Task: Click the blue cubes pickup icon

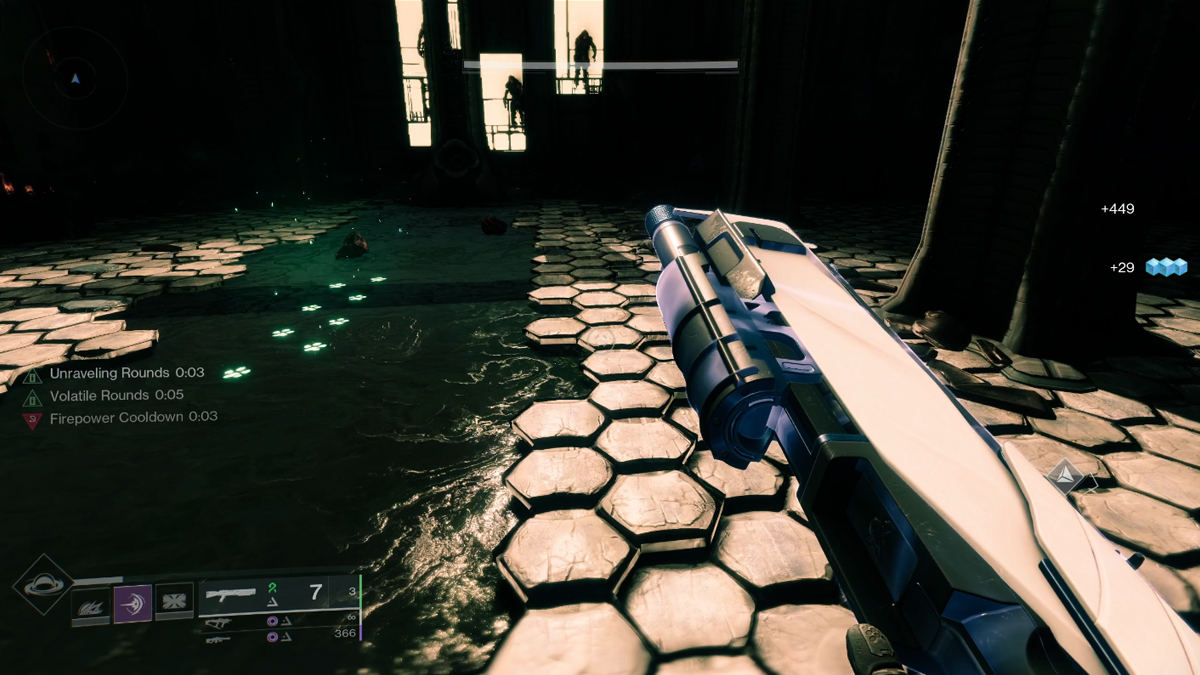Action: pos(1166,267)
